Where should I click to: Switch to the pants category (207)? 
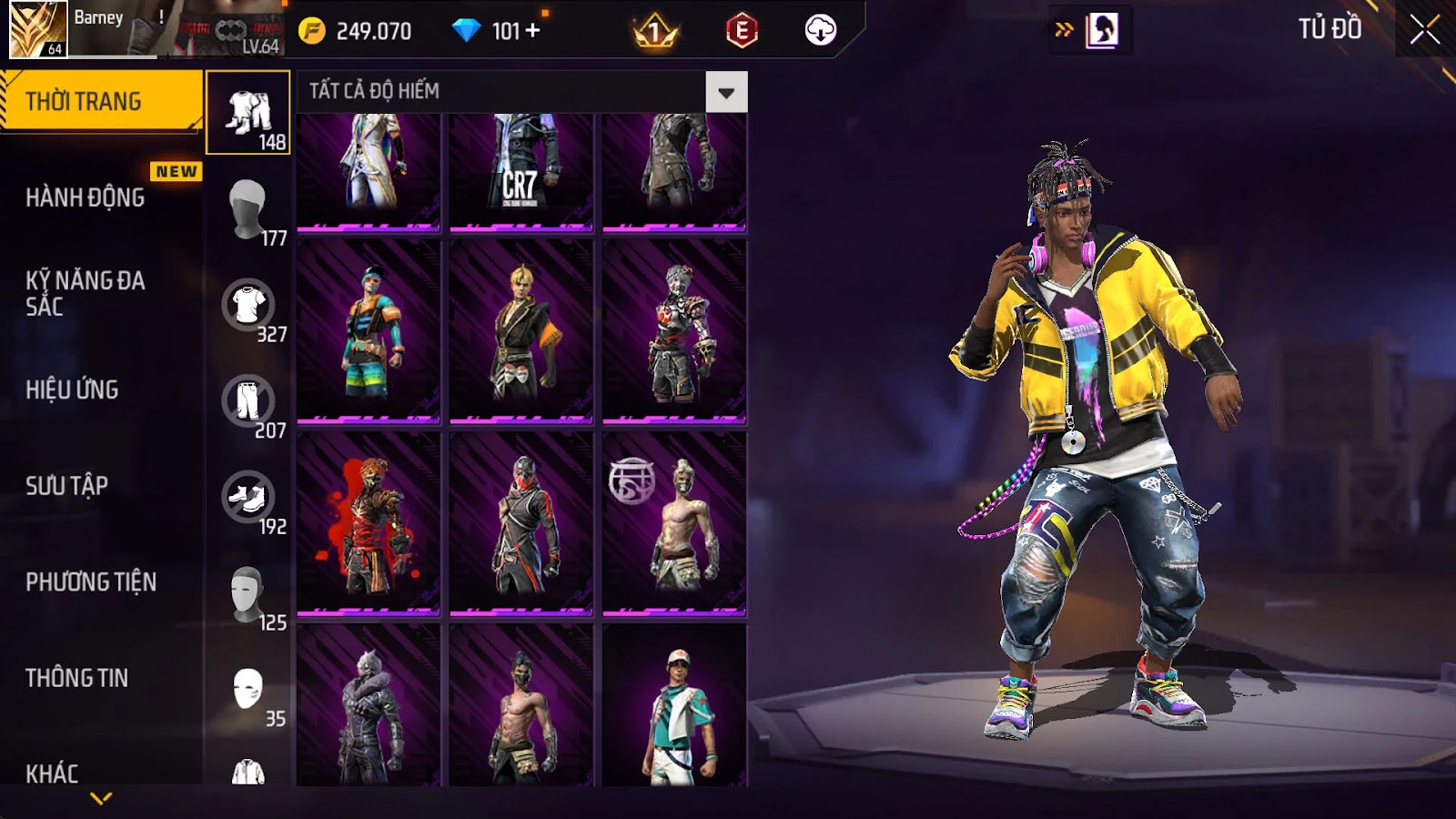point(248,401)
